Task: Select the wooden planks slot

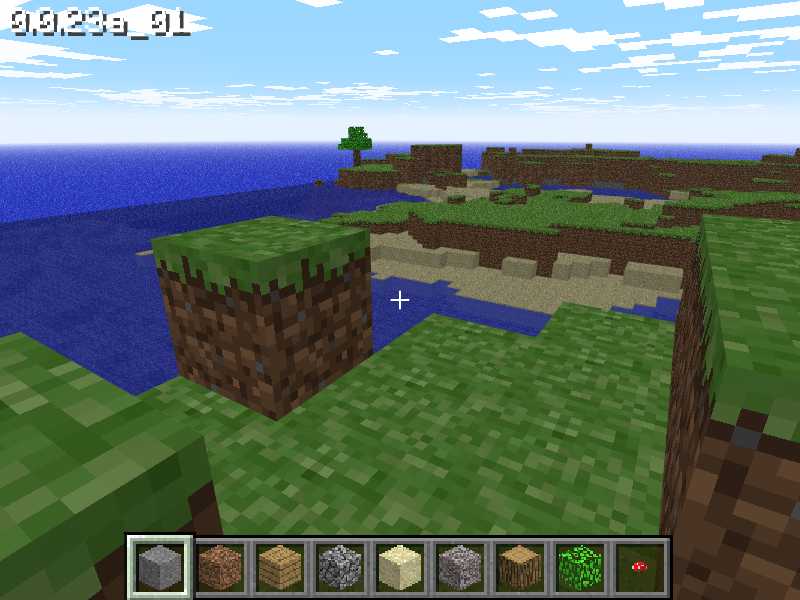Action: tap(279, 567)
